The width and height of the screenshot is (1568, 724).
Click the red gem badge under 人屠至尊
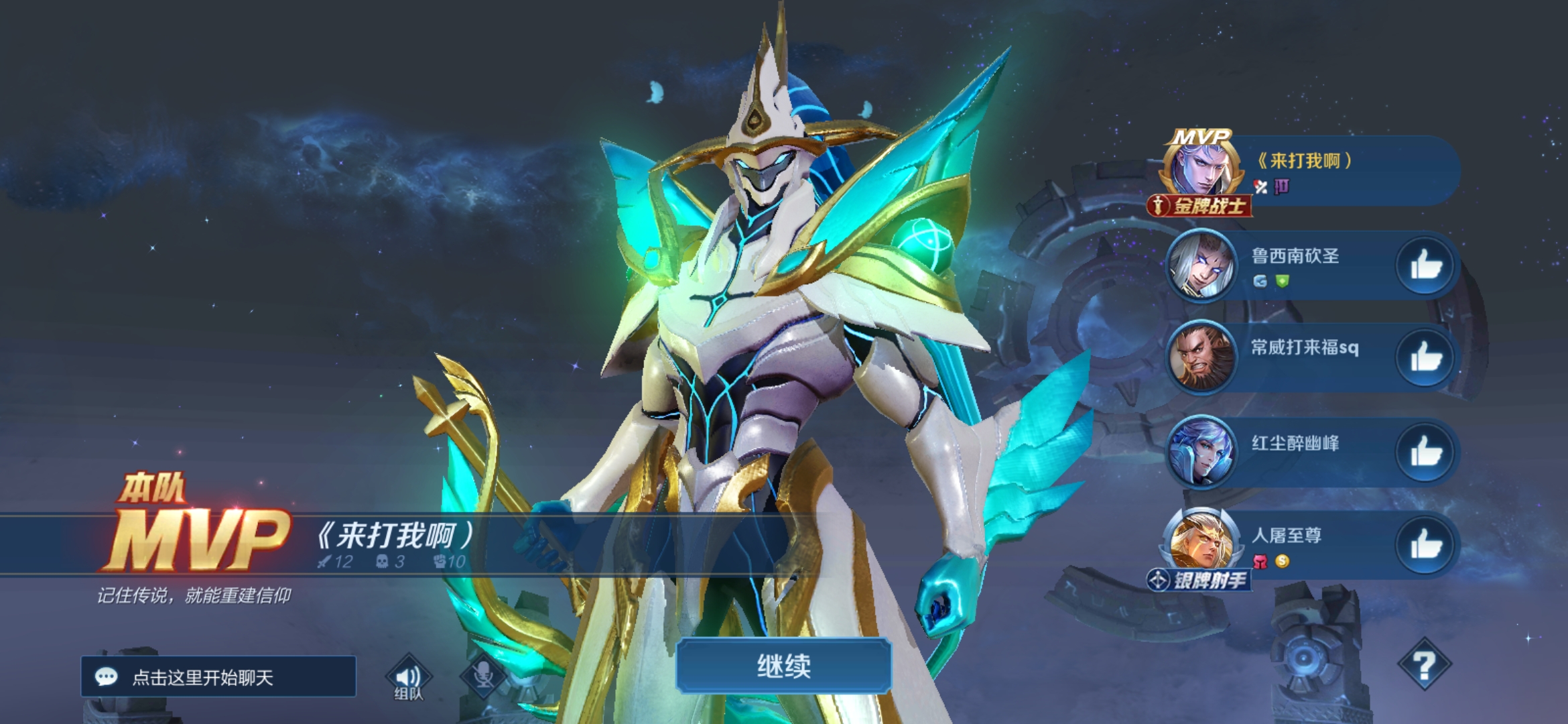(1261, 560)
